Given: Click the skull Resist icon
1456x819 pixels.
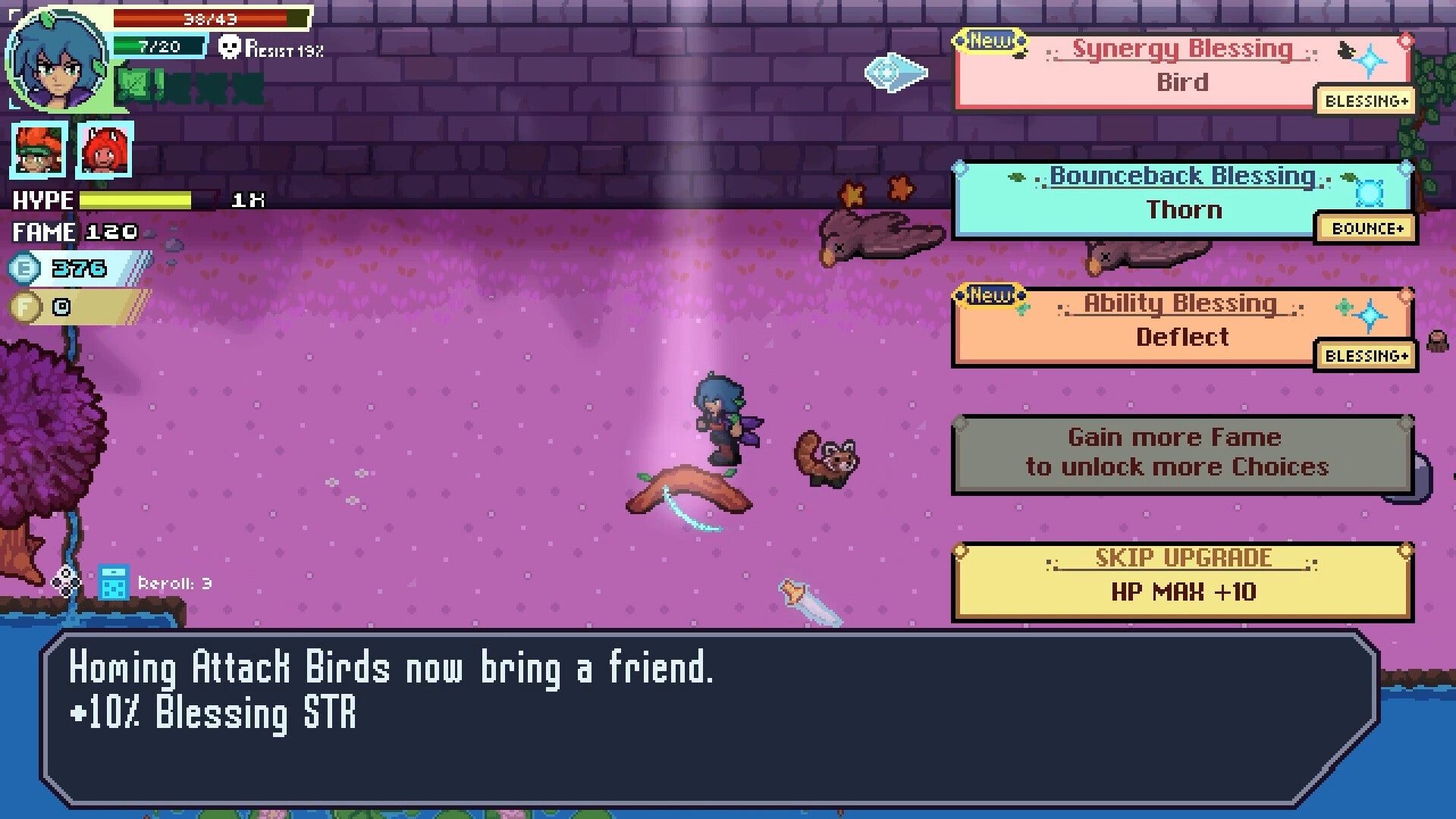Looking at the screenshot, I should (x=231, y=47).
